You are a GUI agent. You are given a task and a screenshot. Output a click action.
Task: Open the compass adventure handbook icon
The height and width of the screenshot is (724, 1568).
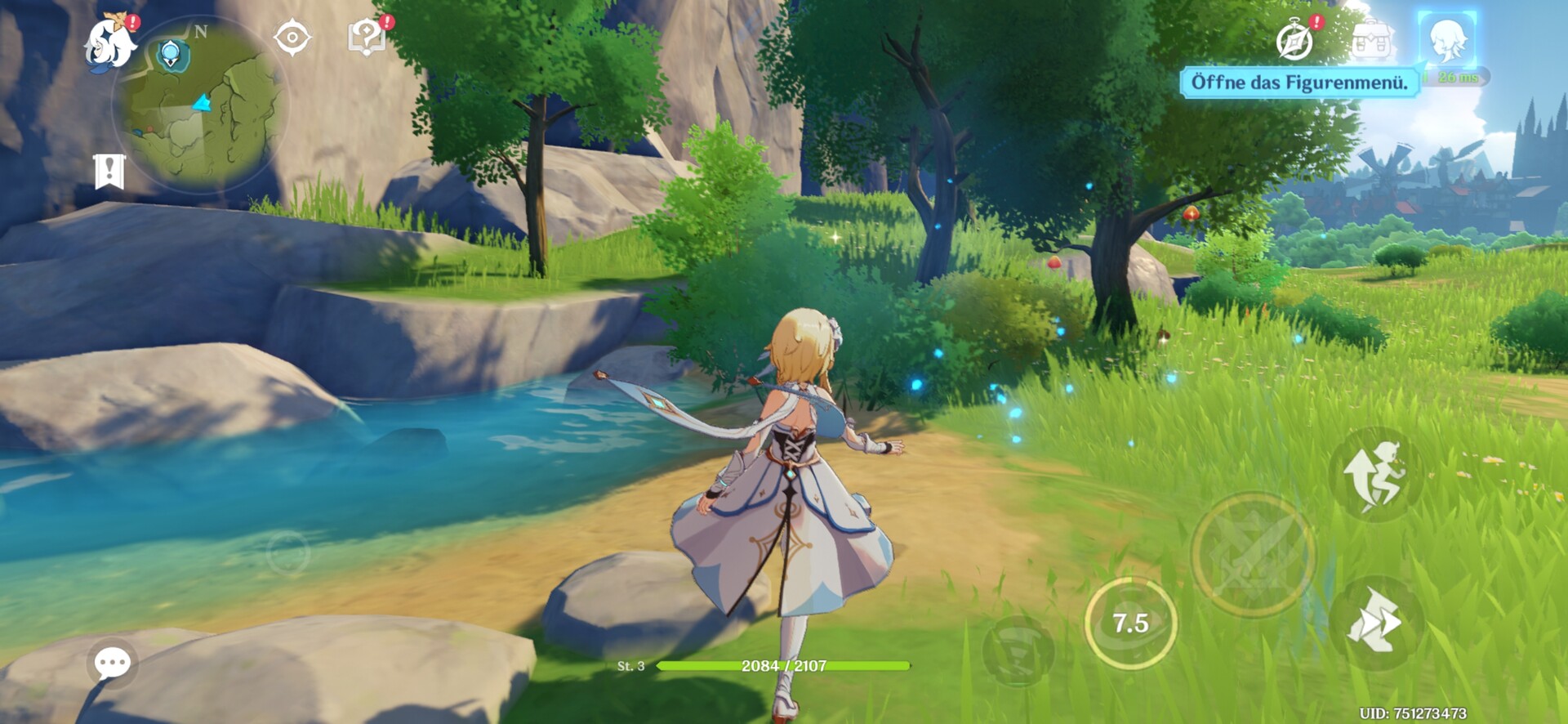[1295, 40]
